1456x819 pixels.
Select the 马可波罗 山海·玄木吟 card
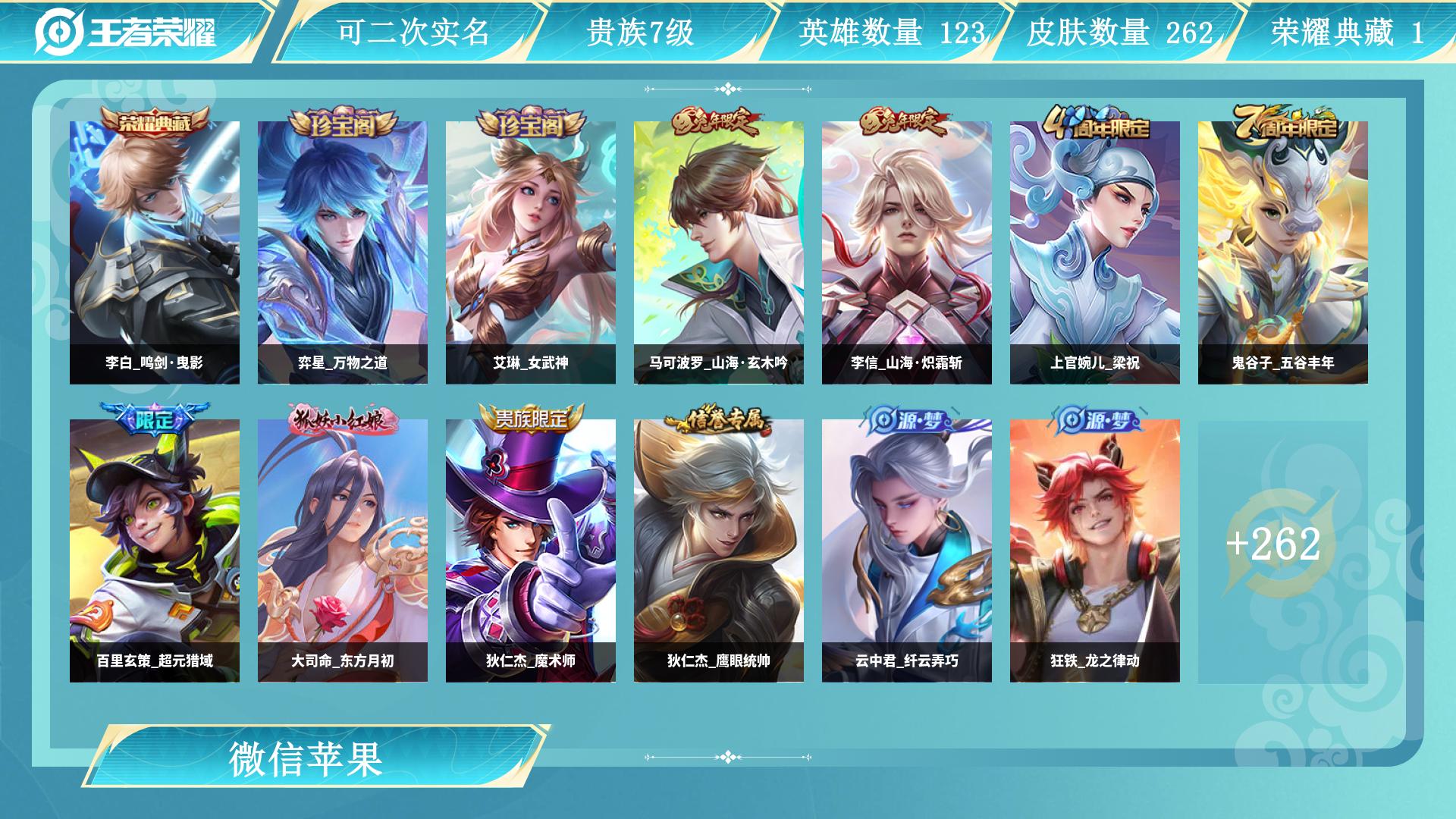tap(719, 253)
